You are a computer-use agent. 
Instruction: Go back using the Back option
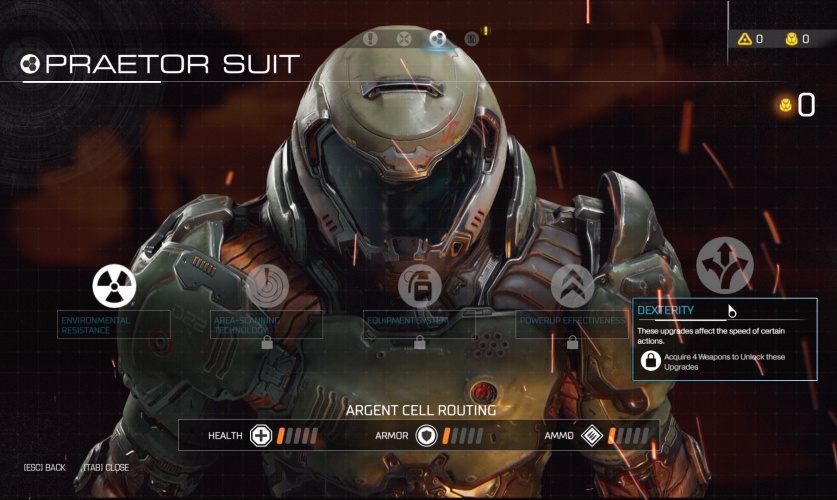[45, 467]
